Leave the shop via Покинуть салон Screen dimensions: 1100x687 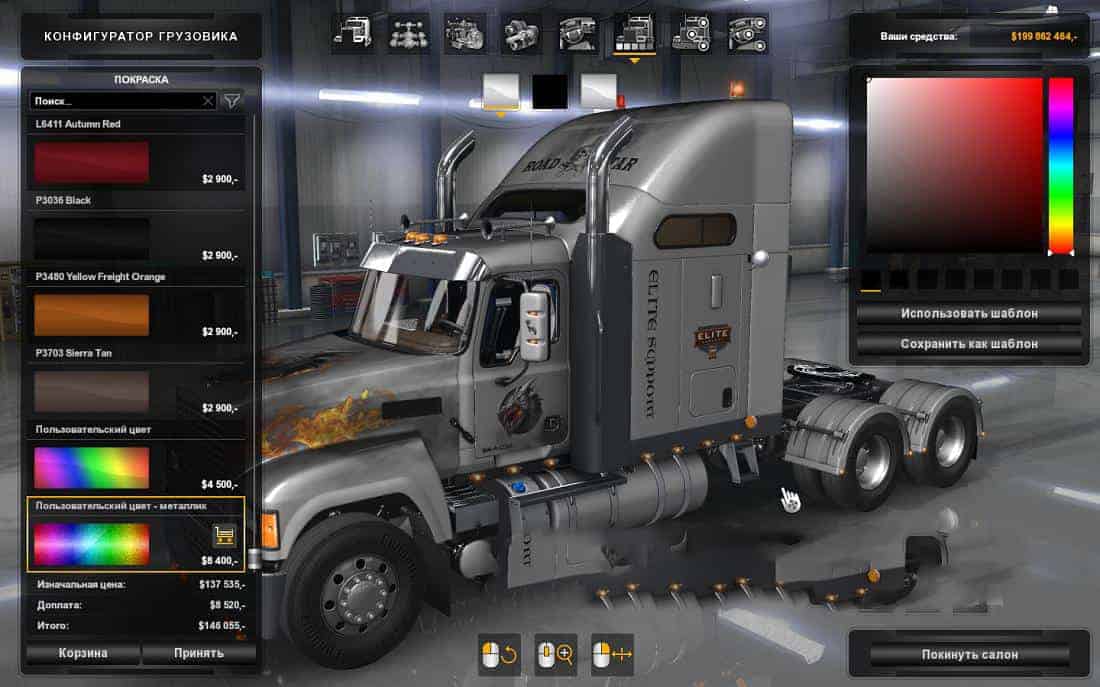click(969, 654)
